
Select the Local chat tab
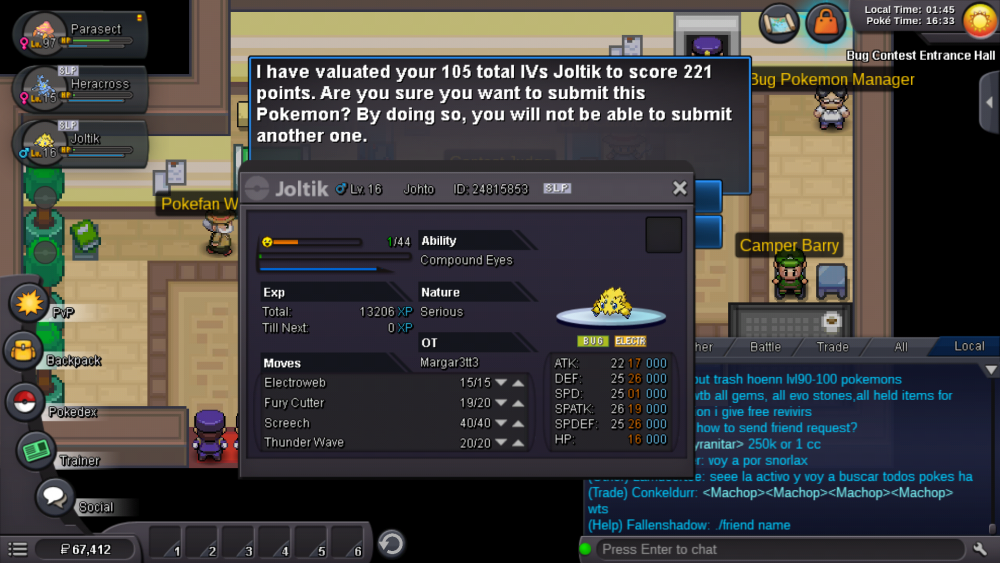click(968, 346)
